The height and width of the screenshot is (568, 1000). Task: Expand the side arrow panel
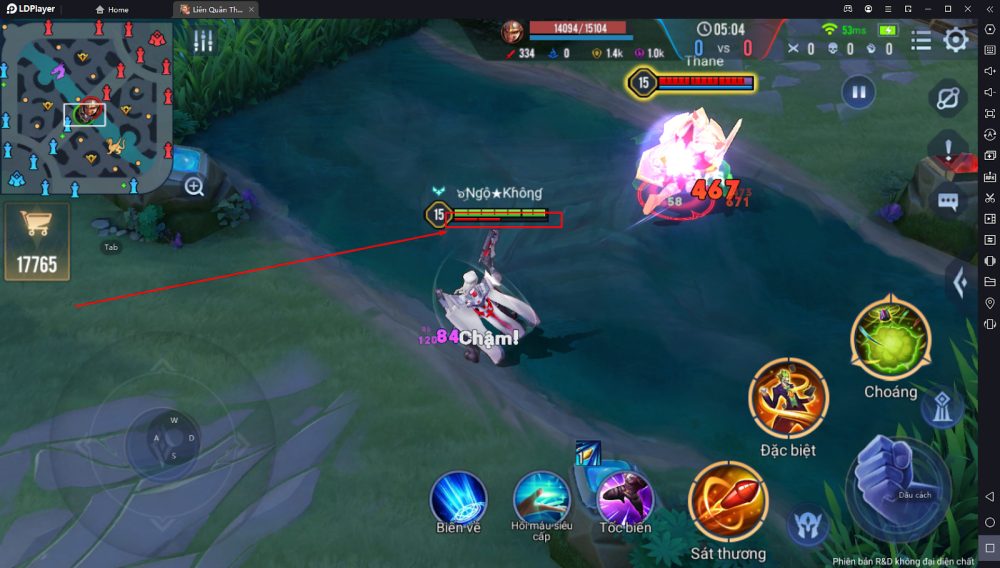coord(959,283)
